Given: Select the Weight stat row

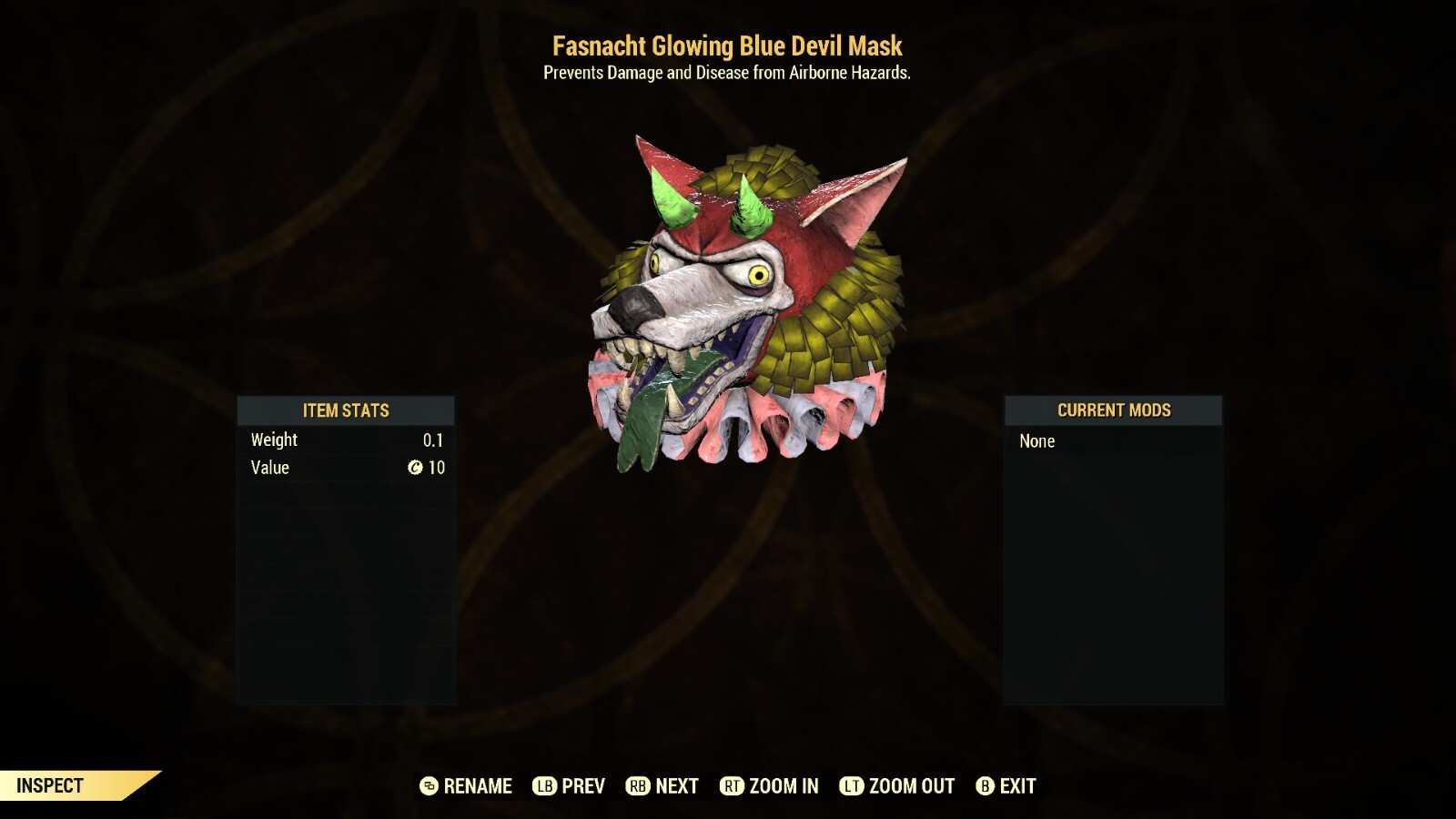Looking at the screenshot, I should pos(347,440).
